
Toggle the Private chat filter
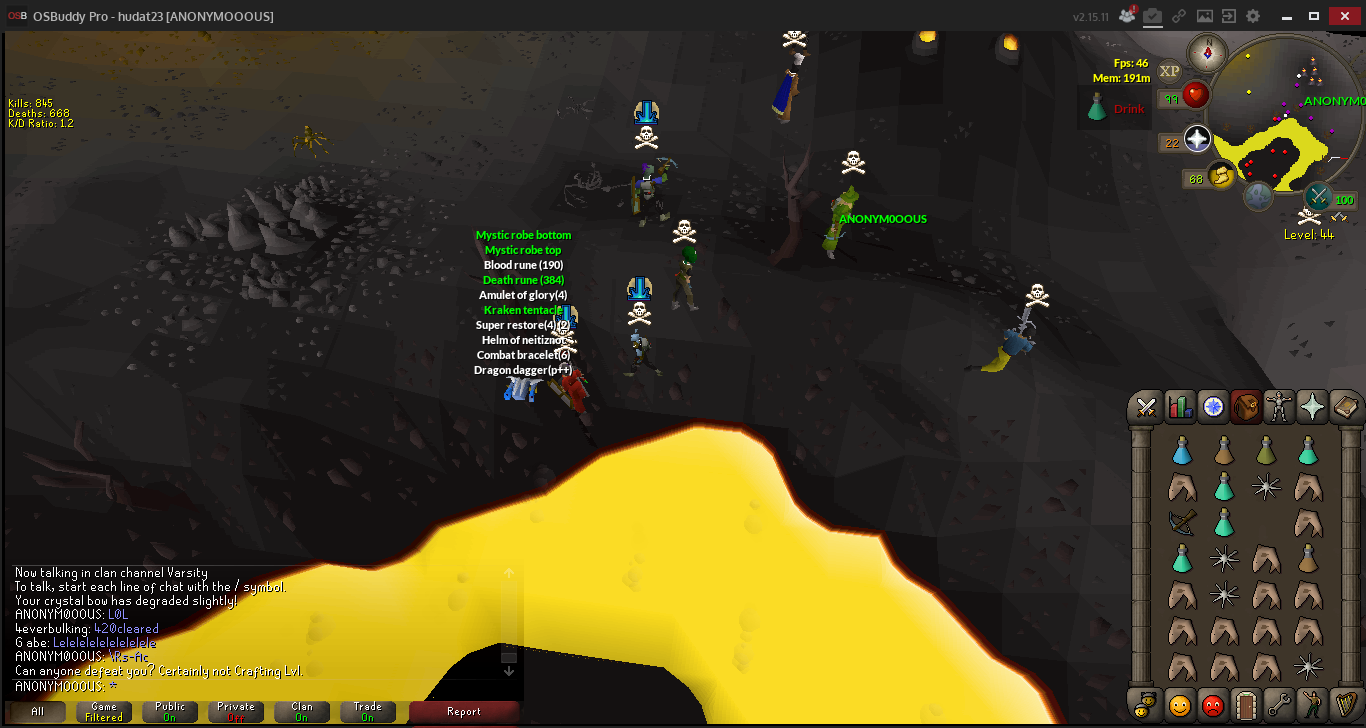[x=236, y=712]
